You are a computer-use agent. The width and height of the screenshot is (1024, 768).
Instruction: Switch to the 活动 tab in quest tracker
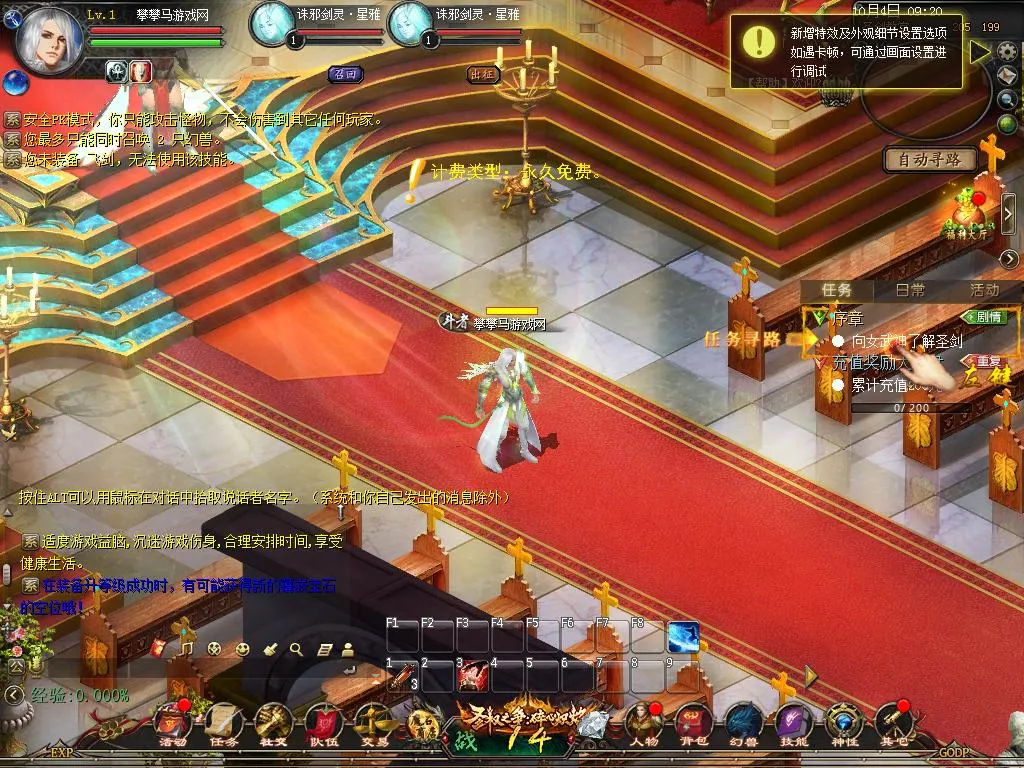click(984, 290)
